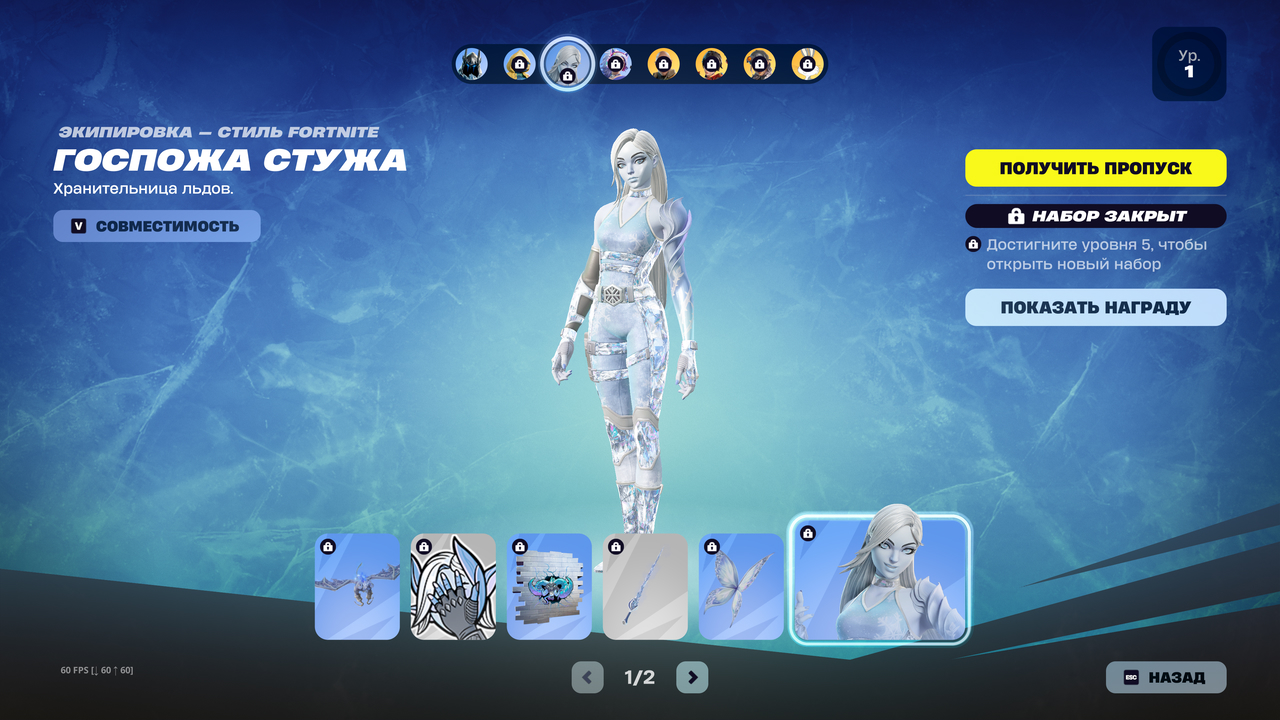Choose the gloved hand emoticon reward
Image resolution: width=1280 pixels, height=720 pixels.
[453, 586]
